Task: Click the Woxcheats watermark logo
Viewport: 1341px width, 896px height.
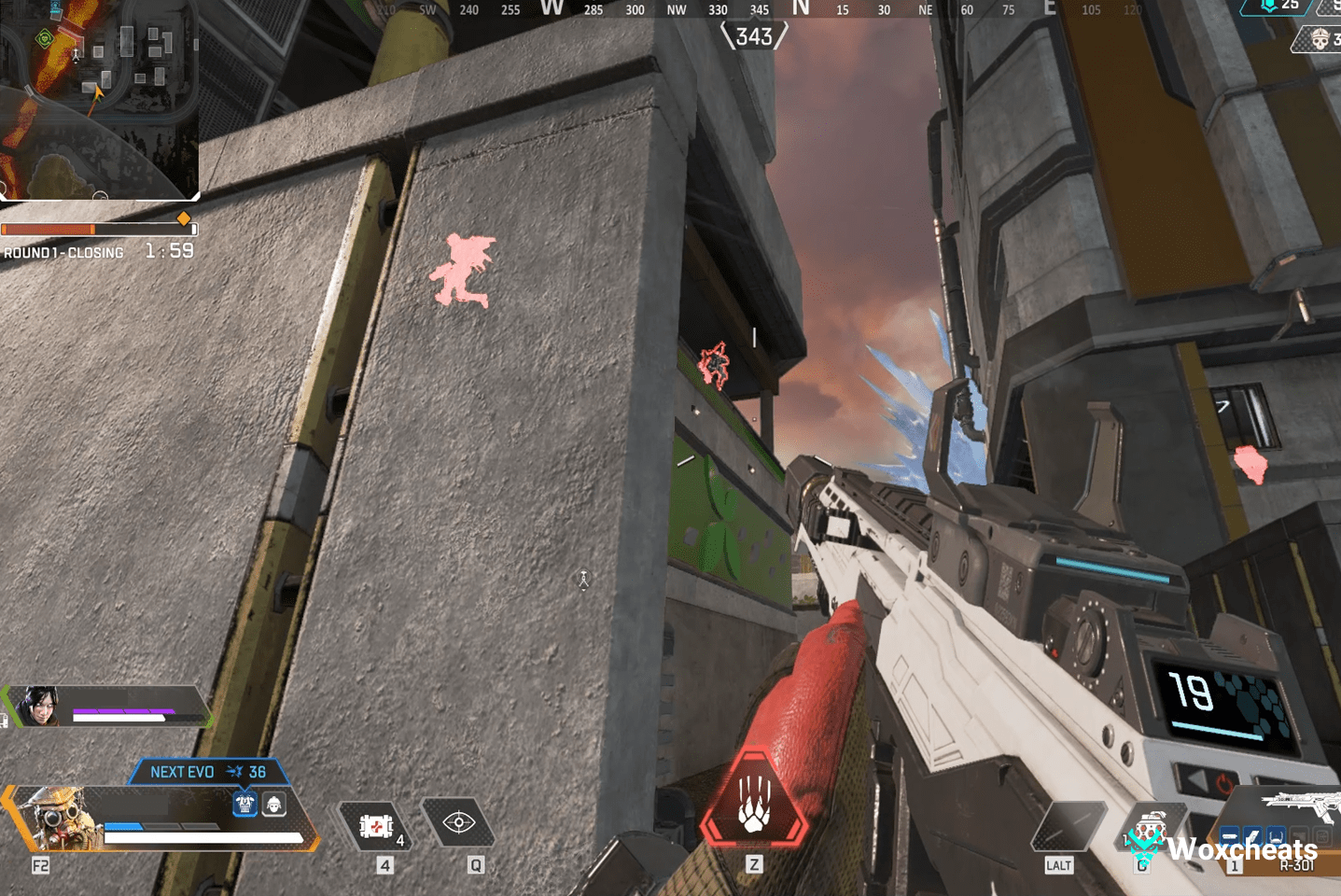Action: (x=1222, y=847)
